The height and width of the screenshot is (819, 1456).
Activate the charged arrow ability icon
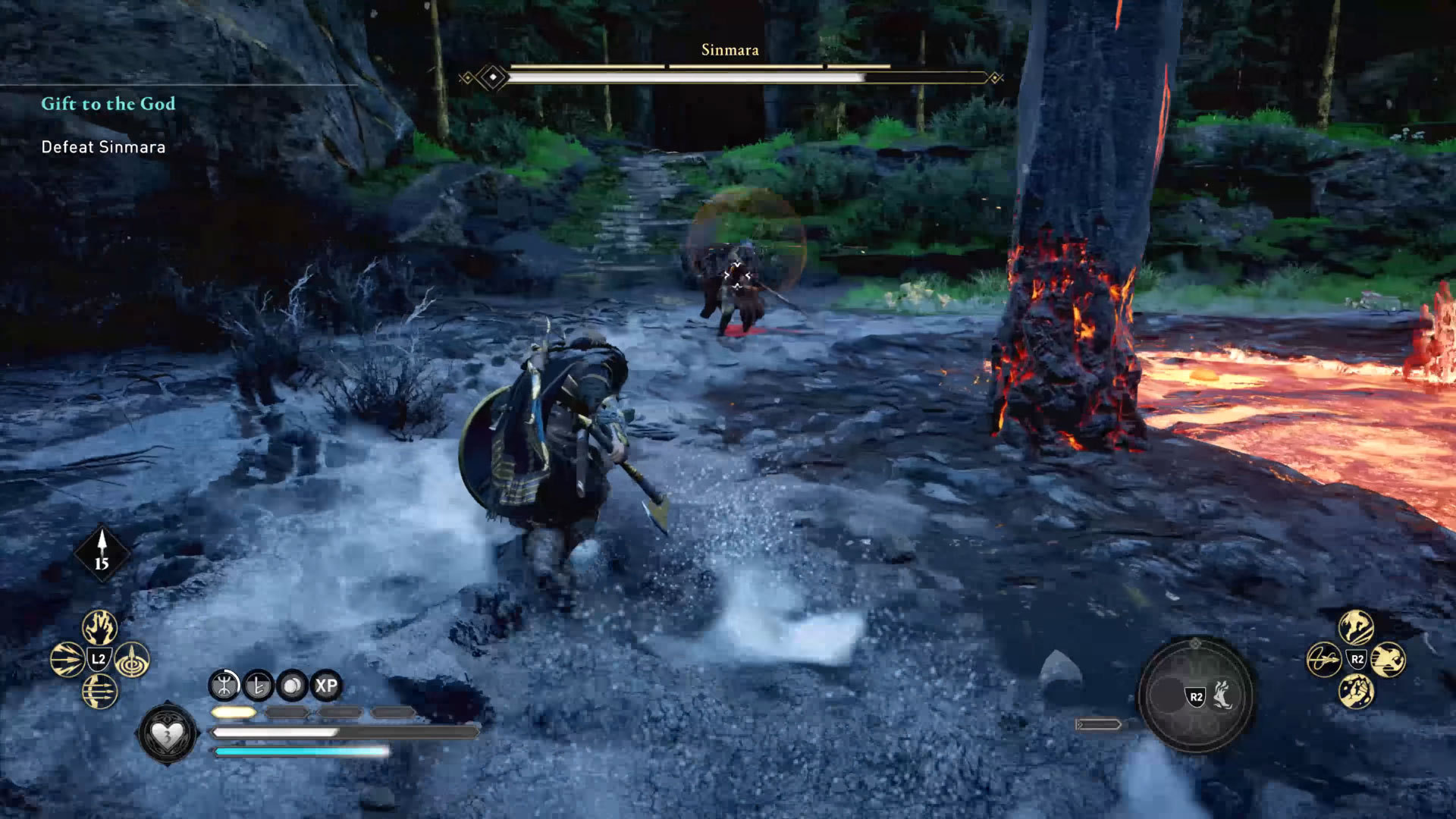(67, 659)
